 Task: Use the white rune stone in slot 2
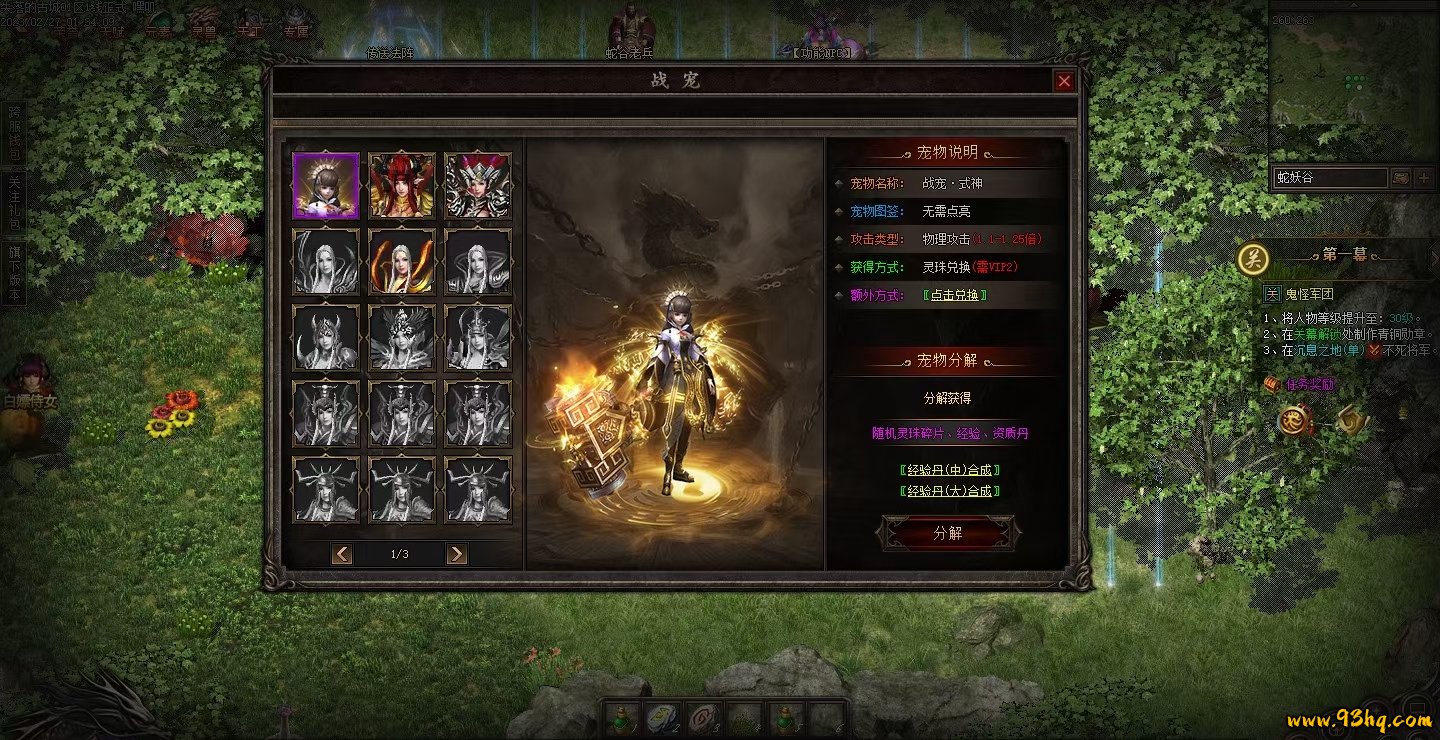click(661, 717)
